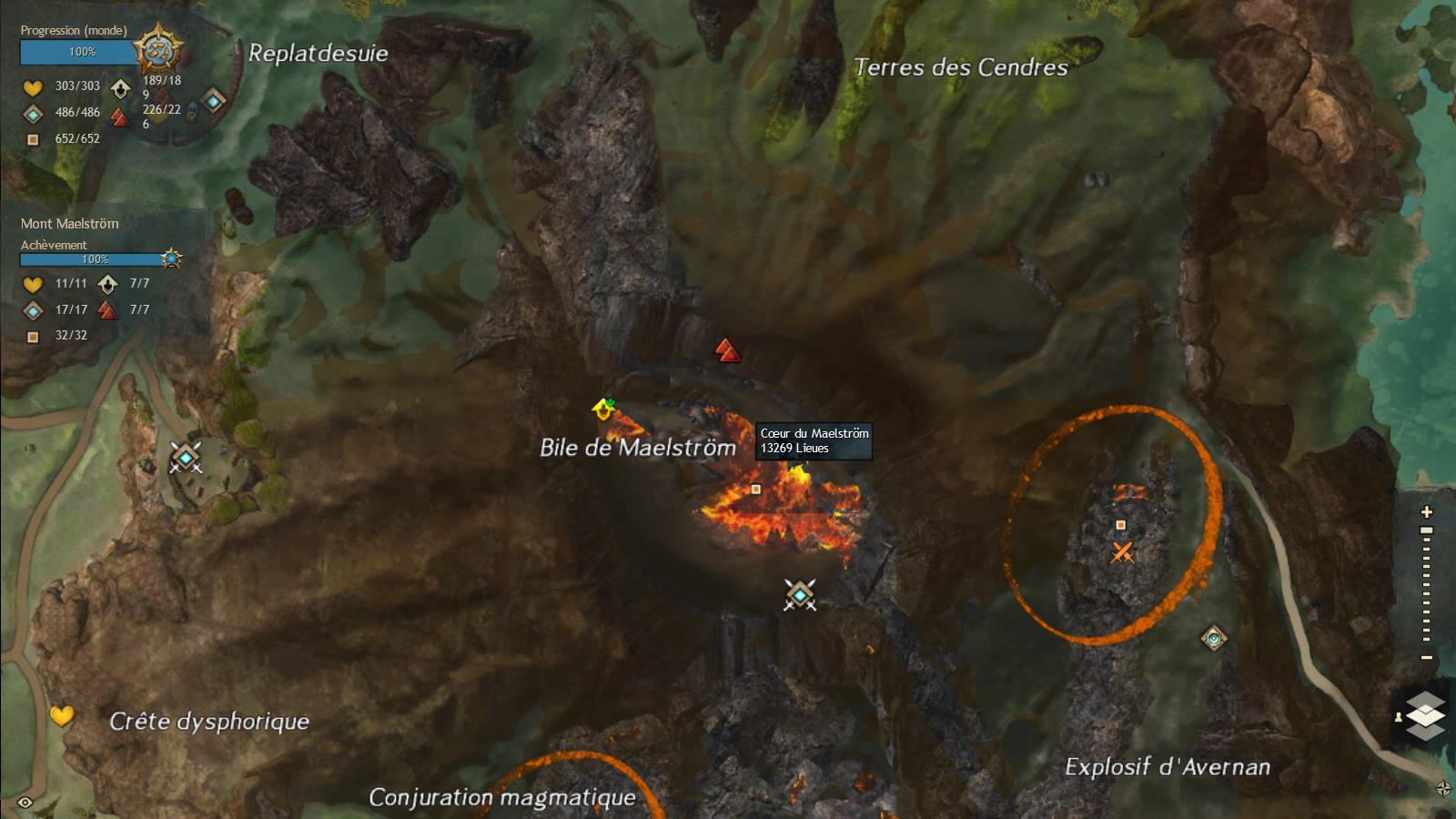This screenshot has width=1456, height=819.
Task: Zoom out with the map minus button
Action: coord(1427,657)
